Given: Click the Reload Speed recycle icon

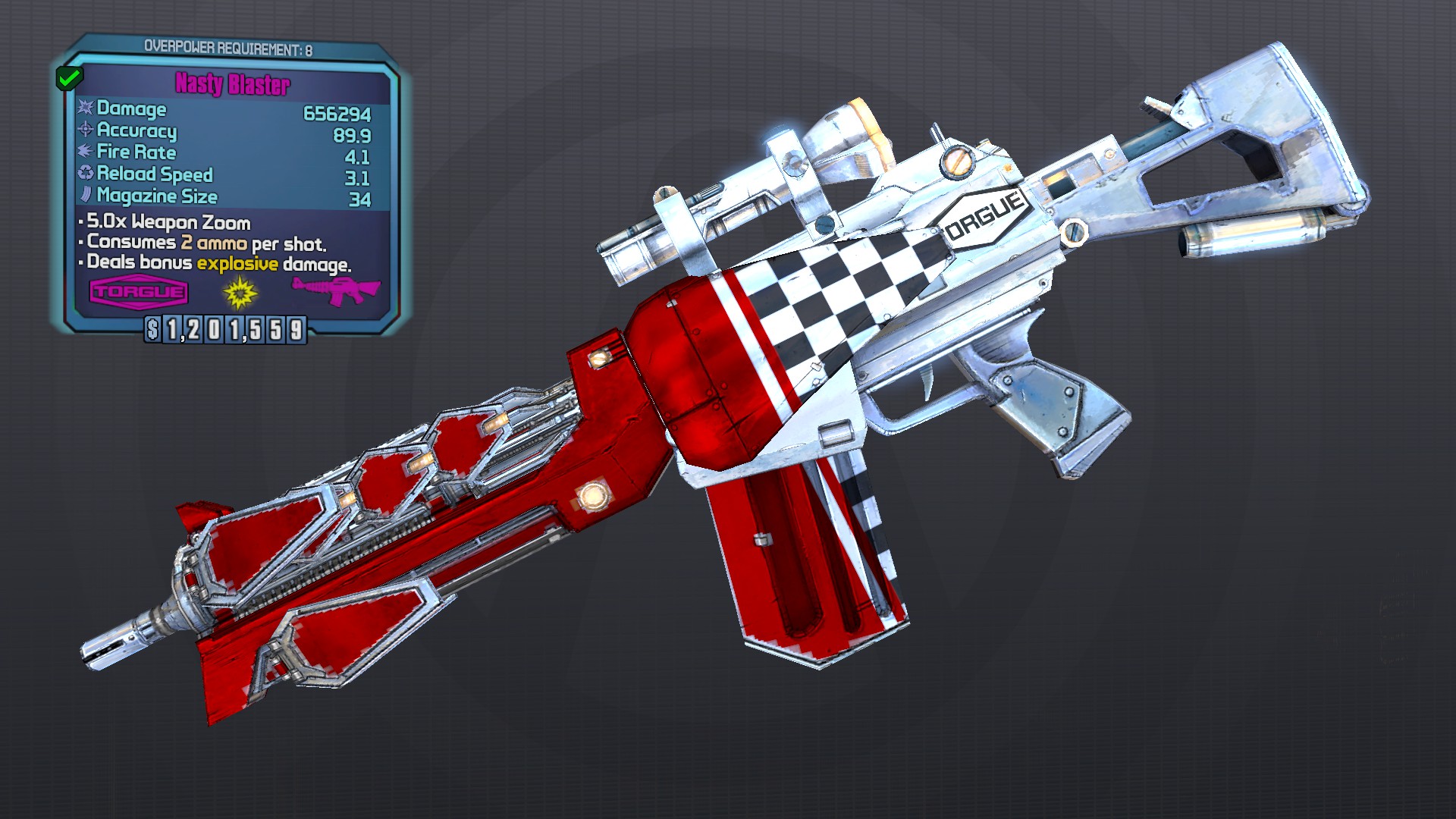Looking at the screenshot, I should click(85, 174).
